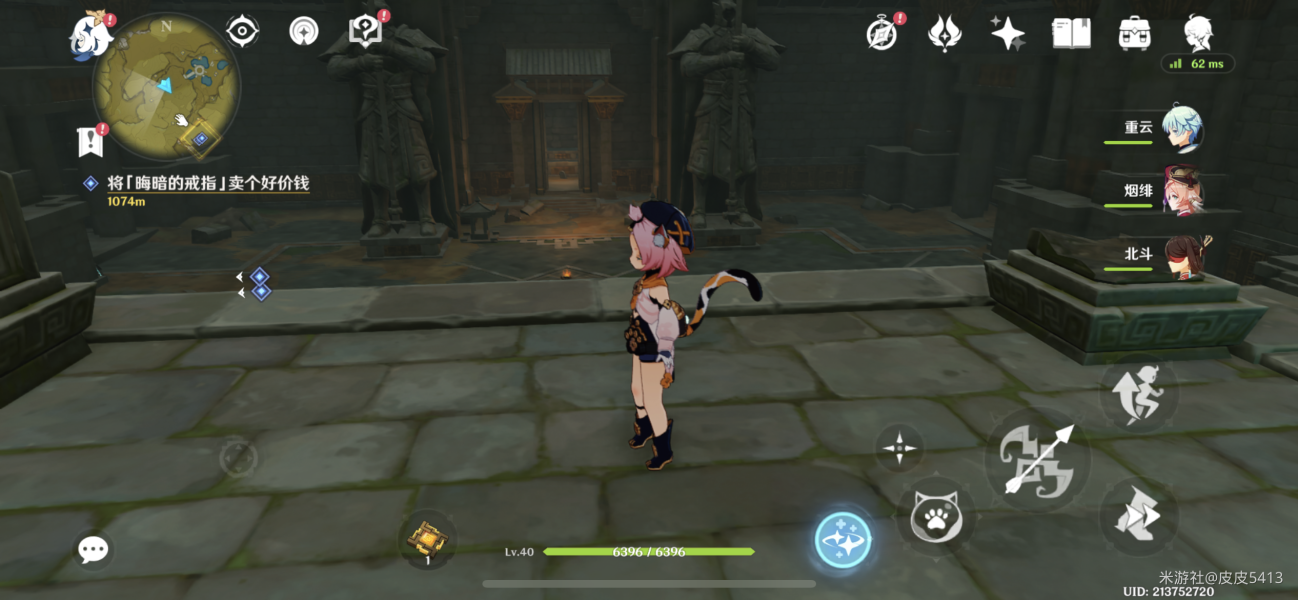
Task: Open the events compass icon
Action: click(881, 34)
